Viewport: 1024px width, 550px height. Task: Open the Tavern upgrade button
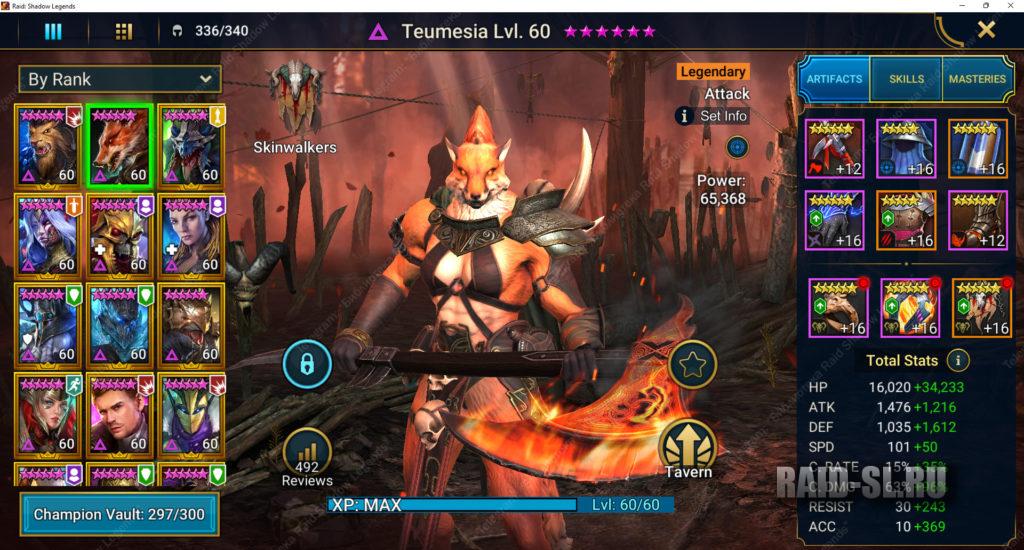pyautogui.click(x=688, y=446)
